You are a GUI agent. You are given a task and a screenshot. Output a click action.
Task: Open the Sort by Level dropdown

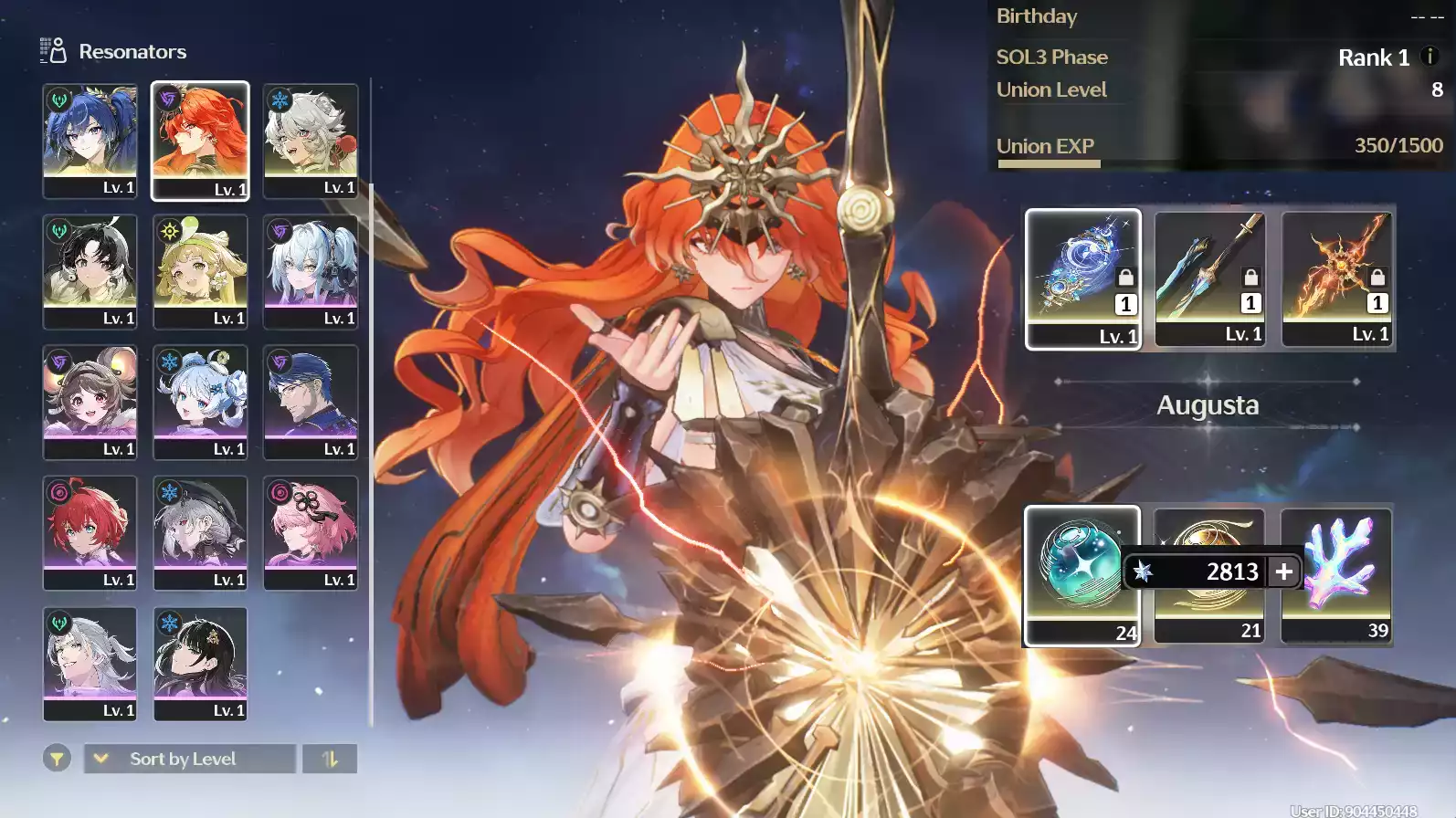190,759
